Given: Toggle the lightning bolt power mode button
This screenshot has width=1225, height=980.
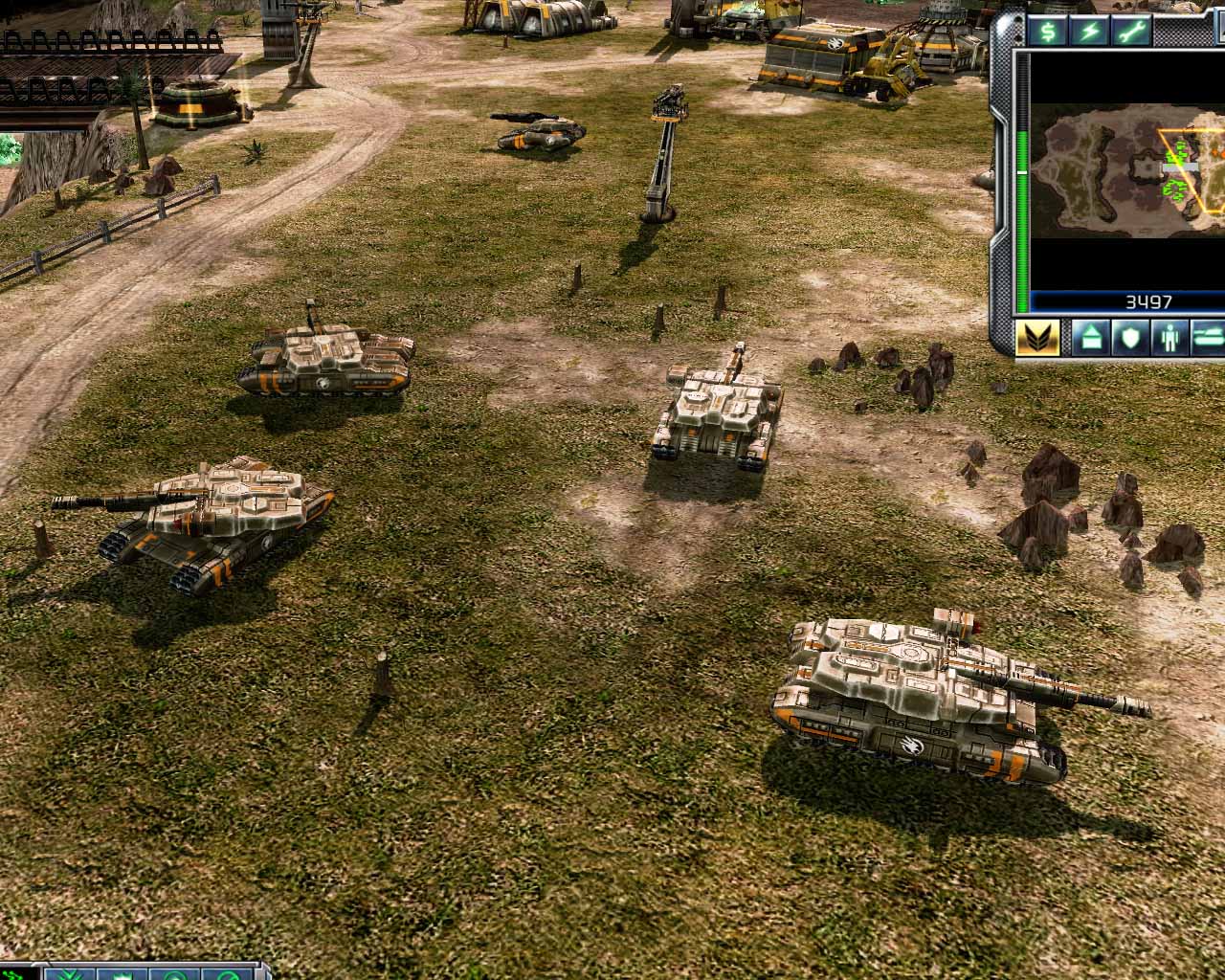Looking at the screenshot, I should click(1090, 31).
